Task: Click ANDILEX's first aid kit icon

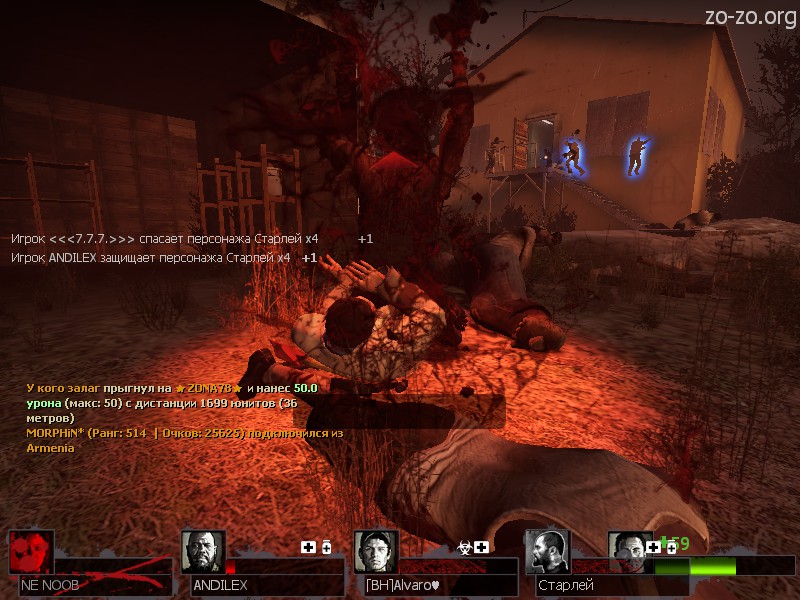Action: click(309, 547)
